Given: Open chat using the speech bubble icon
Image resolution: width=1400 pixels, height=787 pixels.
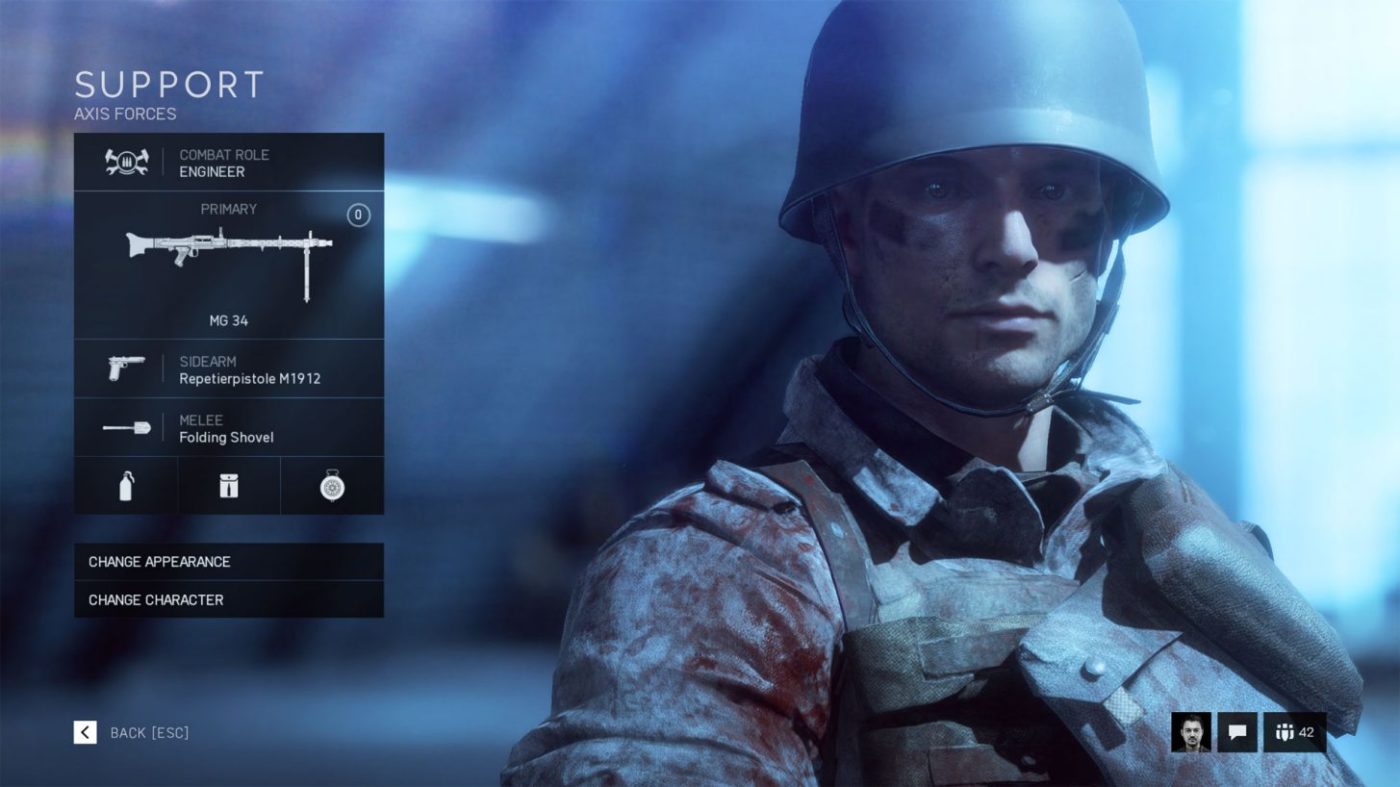Looking at the screenshot, I should click(1238, 733).
